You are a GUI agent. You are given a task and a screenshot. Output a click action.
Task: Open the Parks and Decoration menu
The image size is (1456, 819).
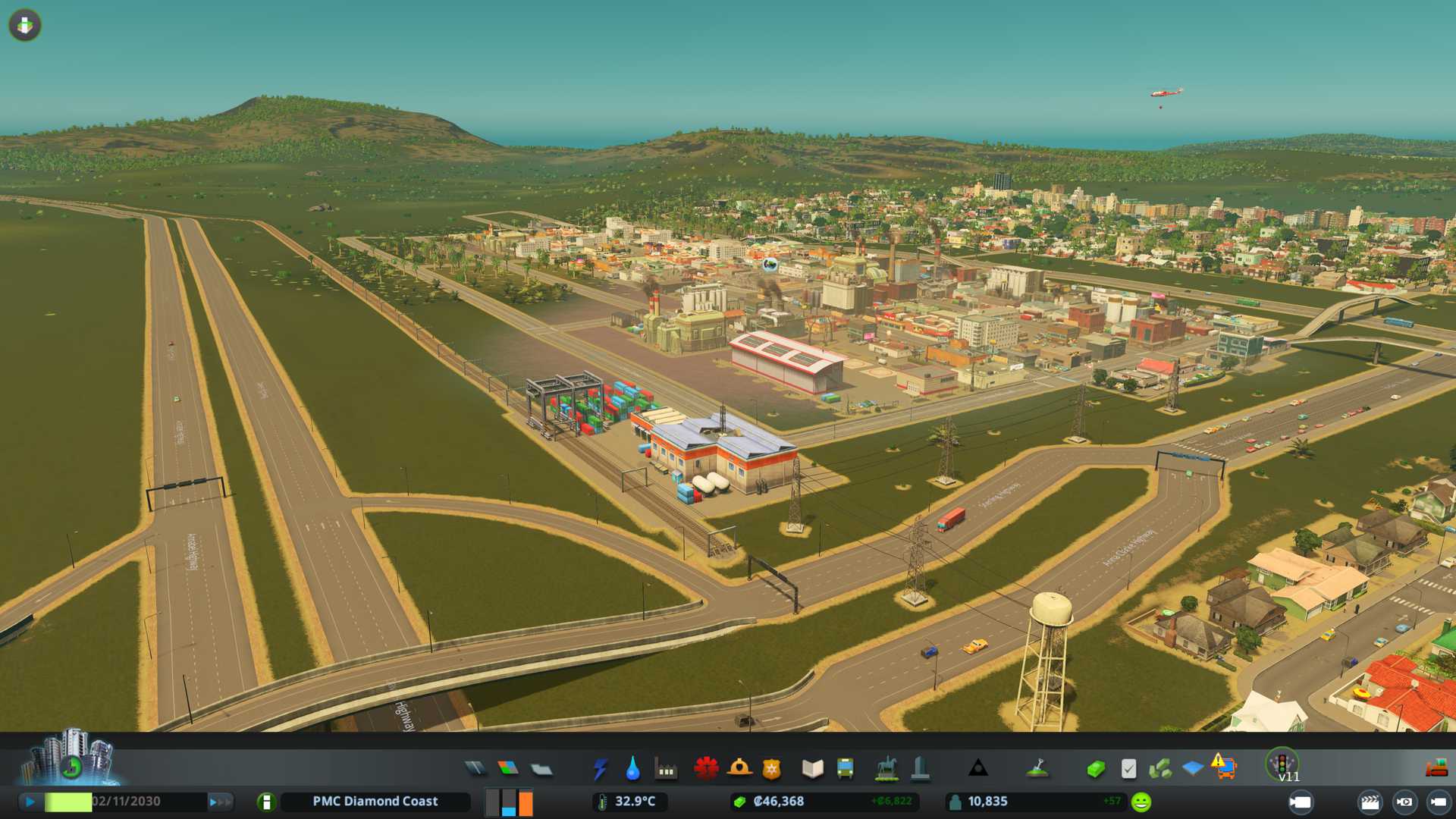click(886, 769)
